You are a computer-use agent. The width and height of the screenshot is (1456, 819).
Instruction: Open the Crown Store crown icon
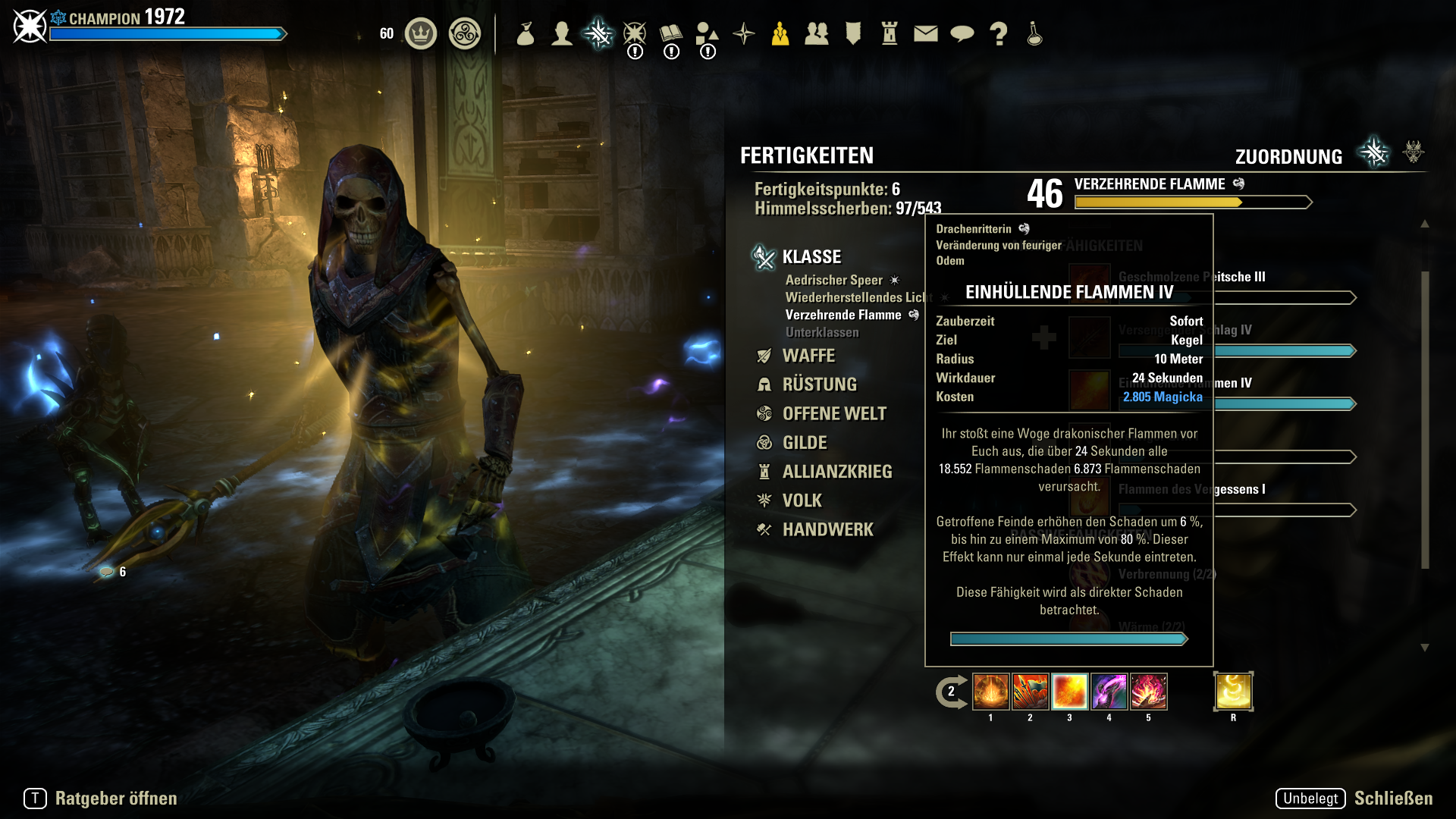(x=421, y=33)
